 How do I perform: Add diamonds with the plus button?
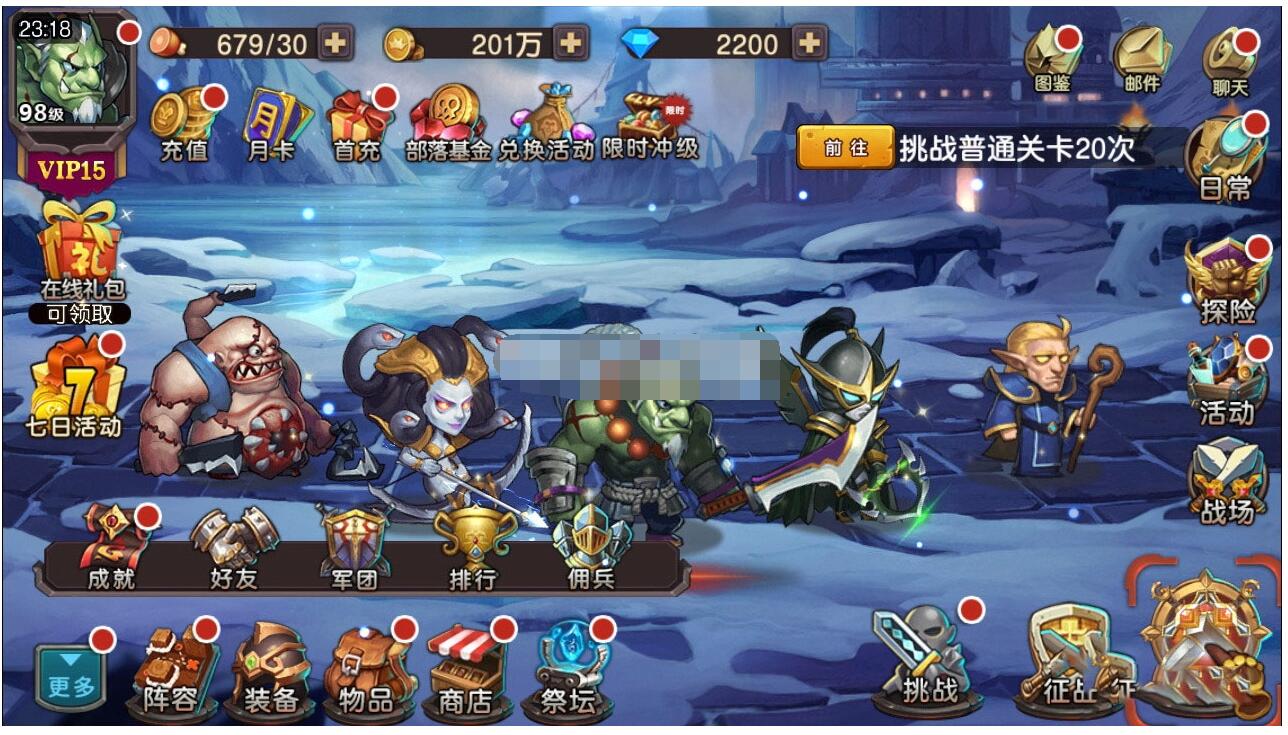click(x=811, y=43)
